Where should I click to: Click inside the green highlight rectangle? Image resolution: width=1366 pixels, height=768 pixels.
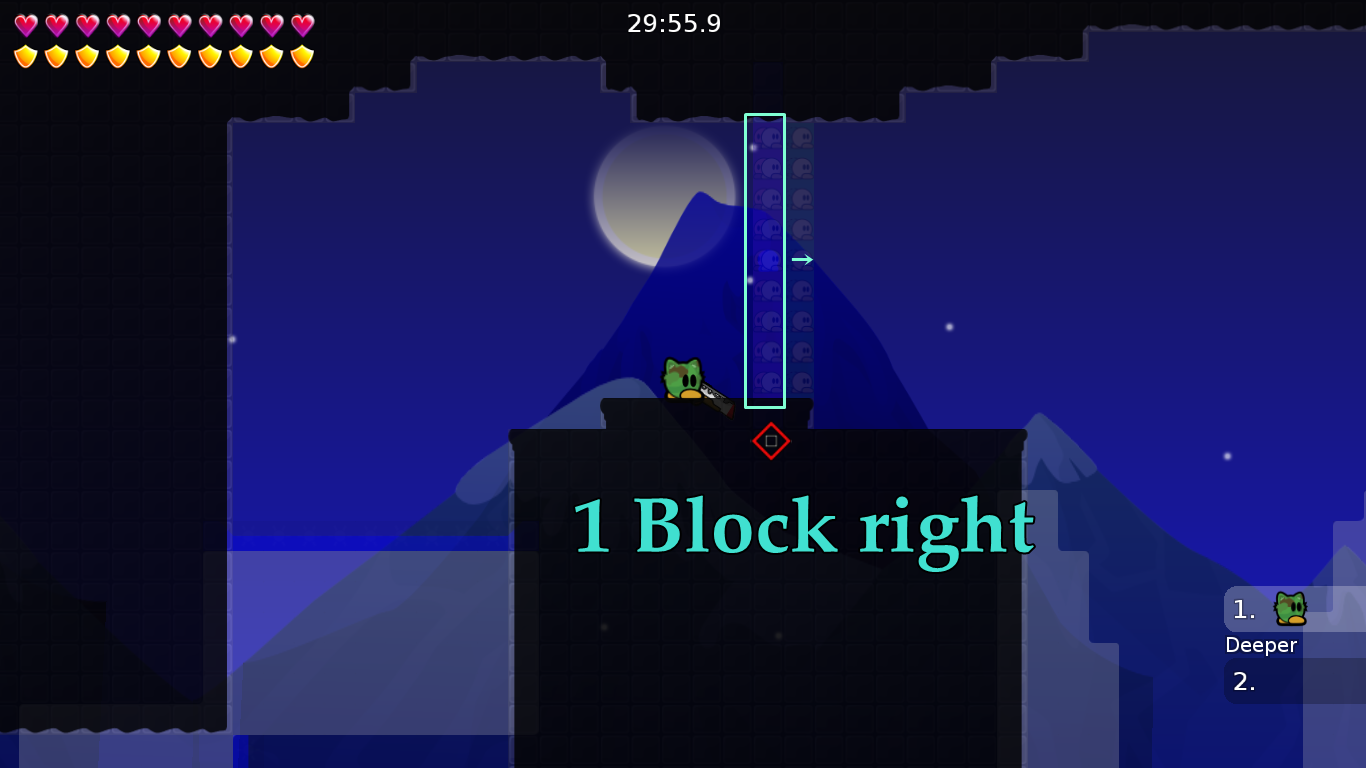765,260
